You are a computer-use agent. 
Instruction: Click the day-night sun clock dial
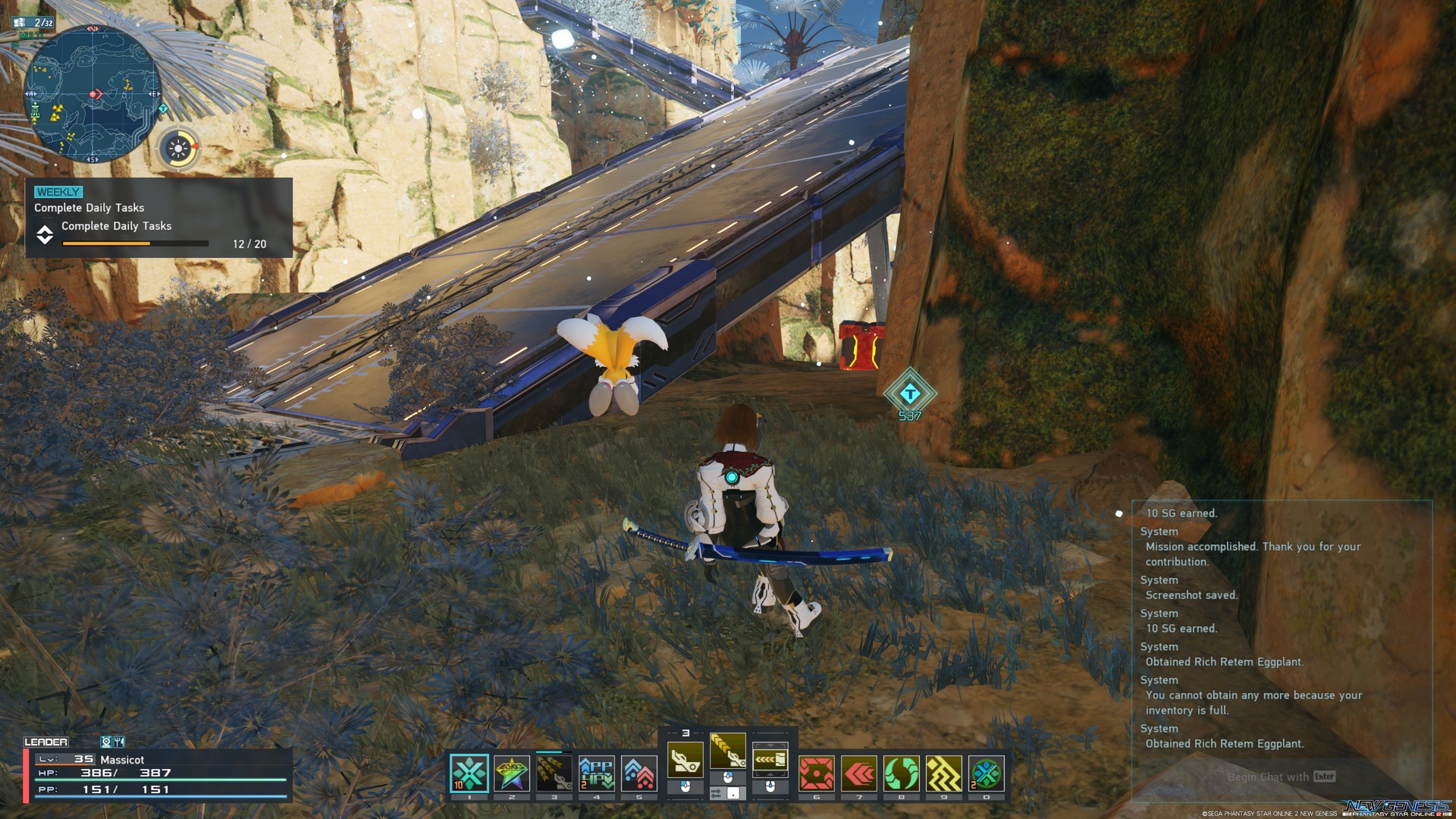point(179,149)
